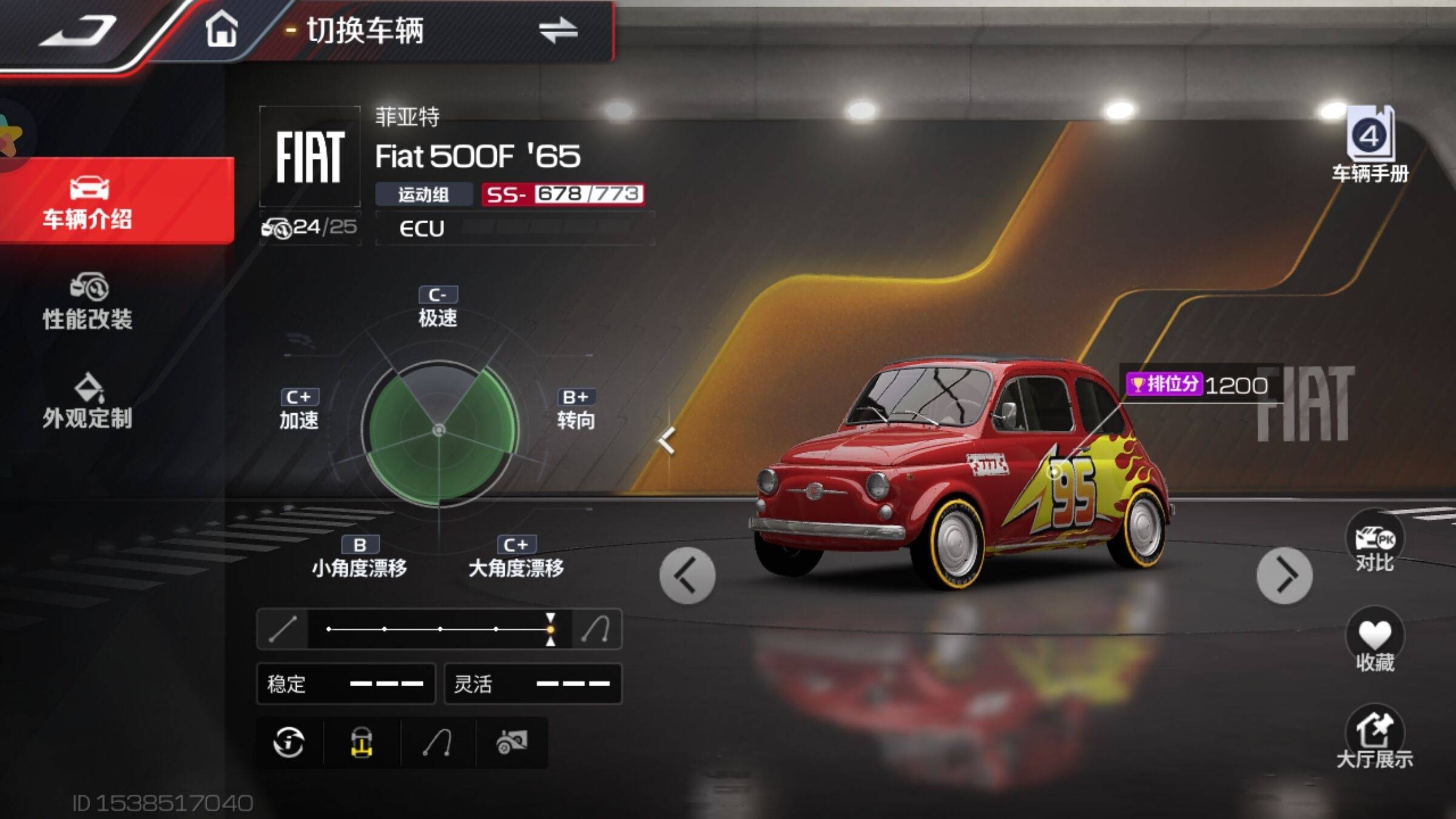Set car for 大厅展示 display
Image resolution: width=1456 pixels, height=819 pixels.
(1374, 738)
